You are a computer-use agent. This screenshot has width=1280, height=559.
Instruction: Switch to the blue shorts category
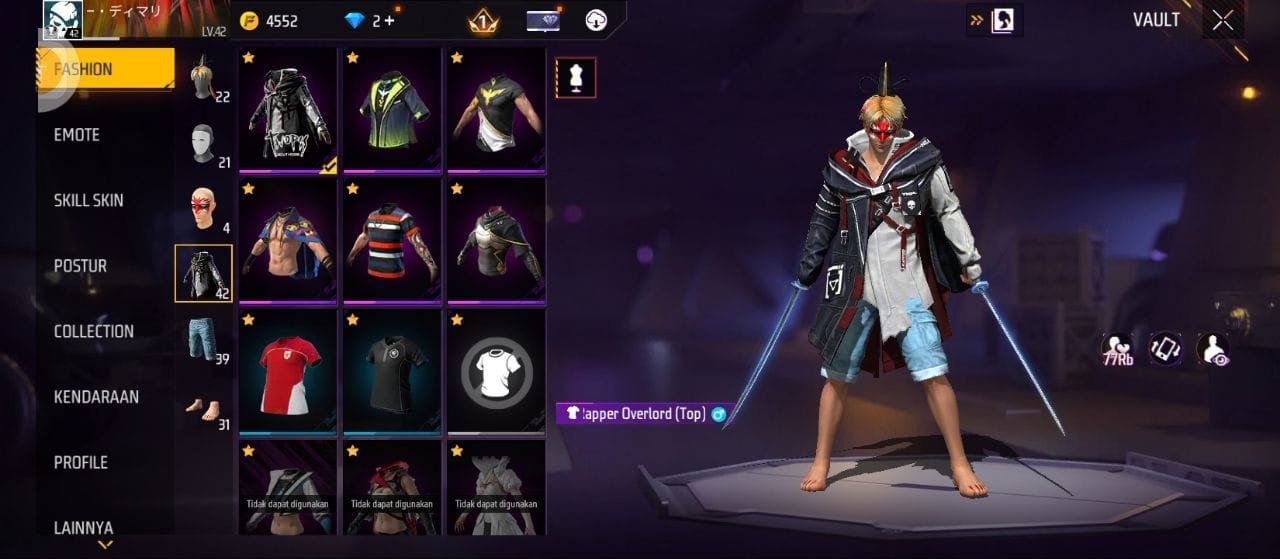[x=204, y=339]
